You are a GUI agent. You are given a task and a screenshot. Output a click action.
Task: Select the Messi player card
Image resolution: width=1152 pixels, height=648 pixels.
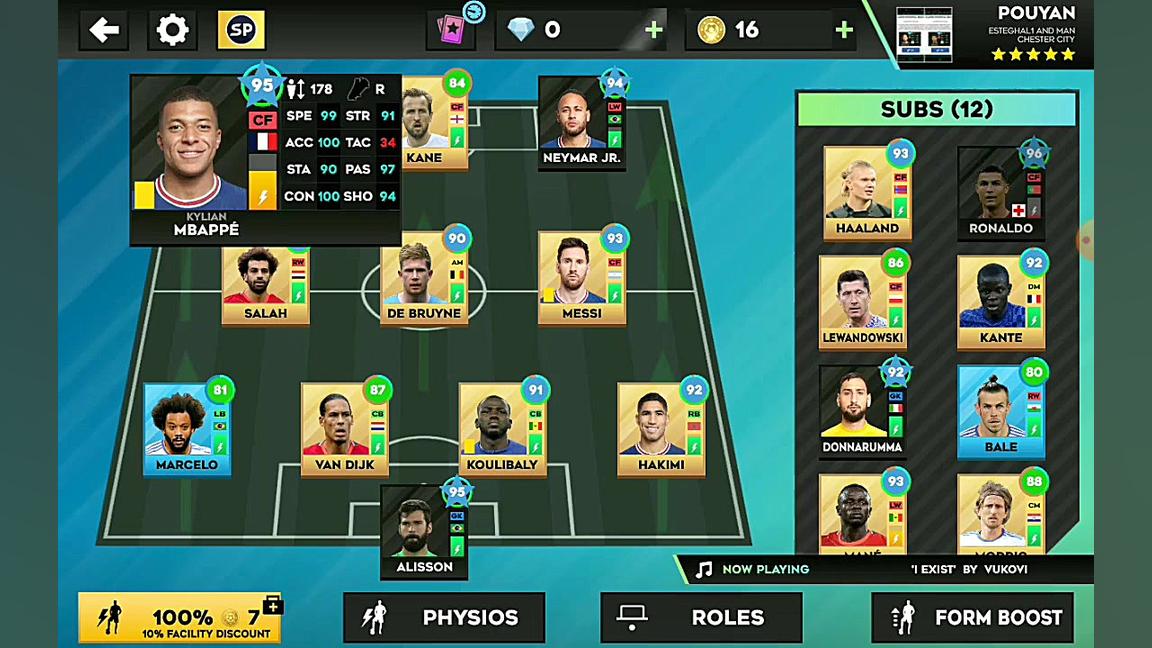click(x=582, y=280)
